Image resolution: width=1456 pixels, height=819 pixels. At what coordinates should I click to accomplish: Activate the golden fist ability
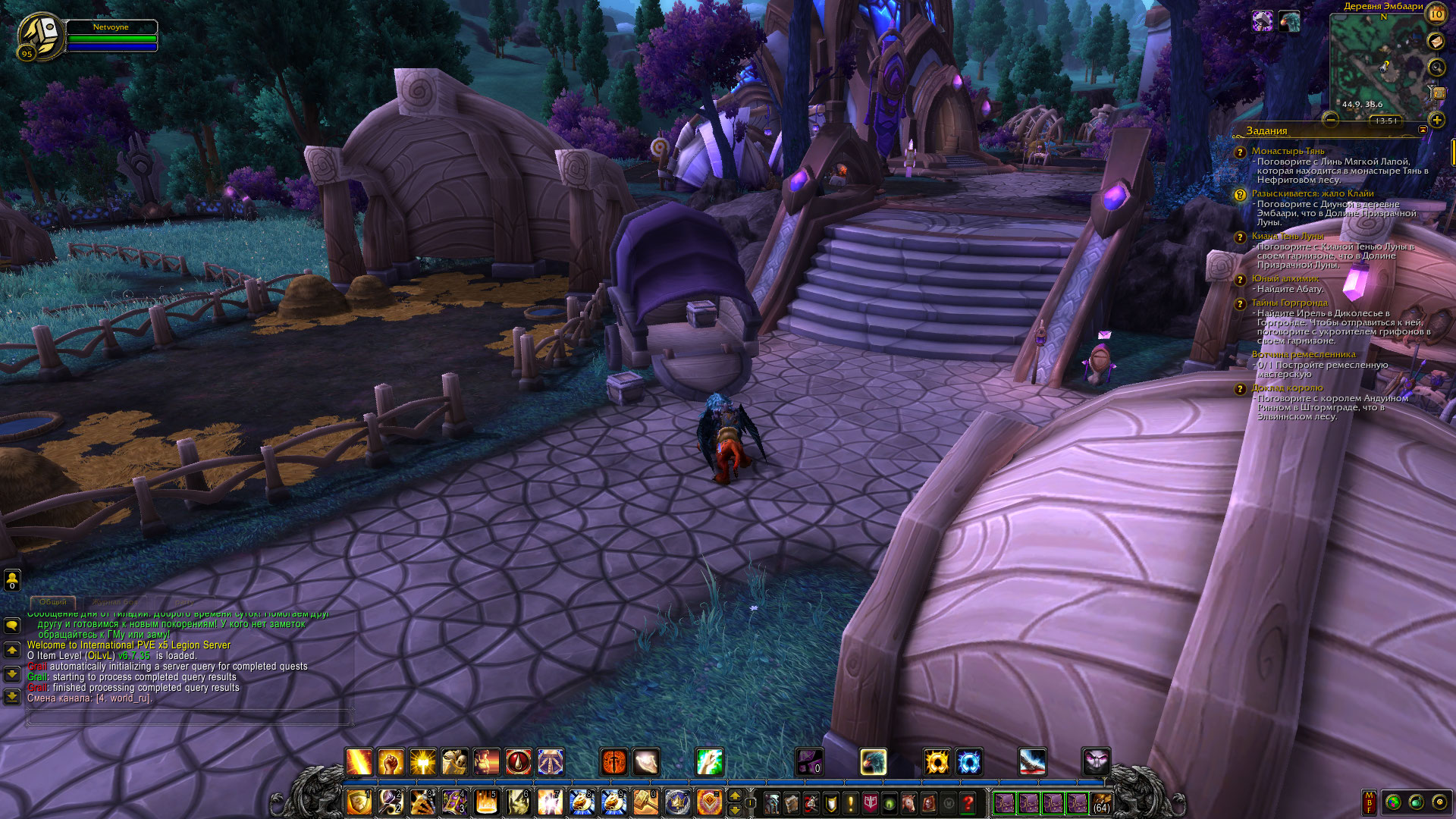(391, 761)
